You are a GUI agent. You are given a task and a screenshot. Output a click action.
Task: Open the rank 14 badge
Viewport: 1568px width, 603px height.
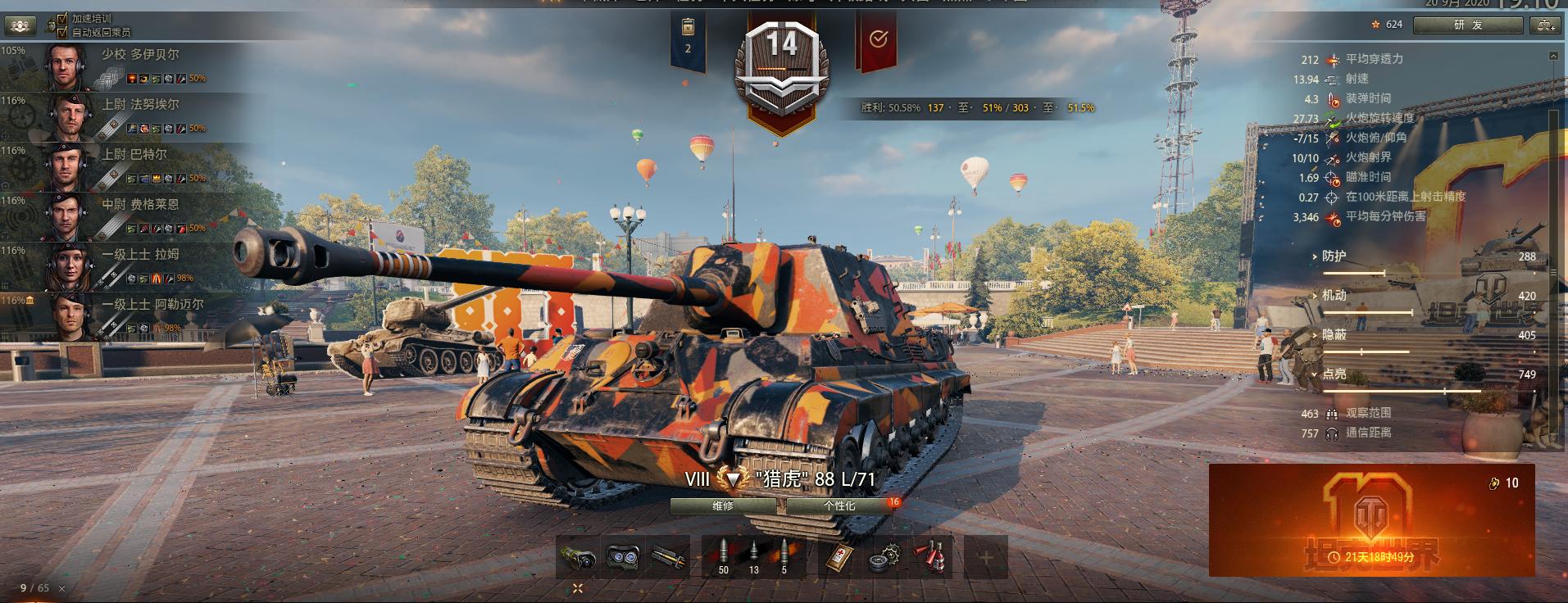click(781, 70)
